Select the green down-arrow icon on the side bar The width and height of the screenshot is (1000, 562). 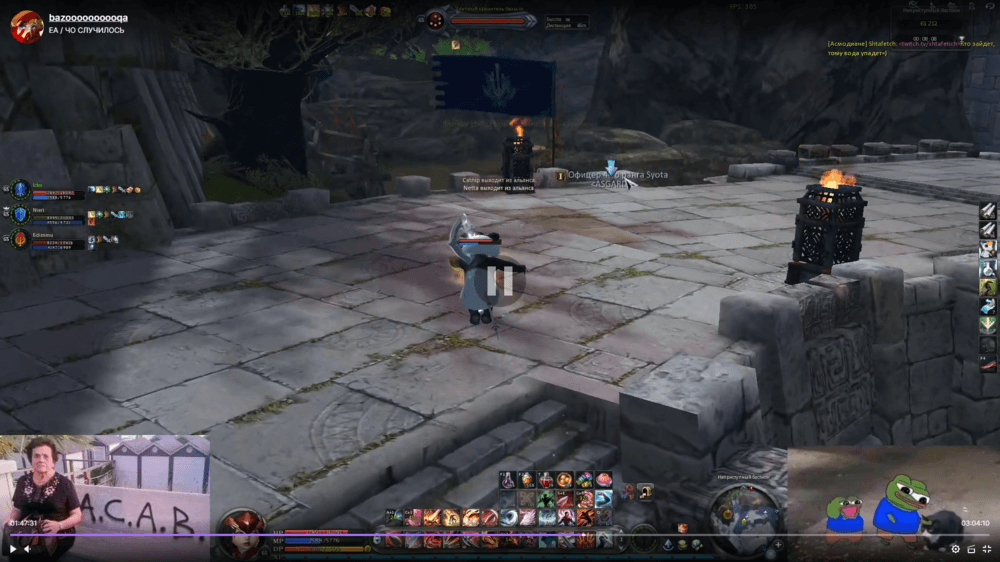coord(987,324)
